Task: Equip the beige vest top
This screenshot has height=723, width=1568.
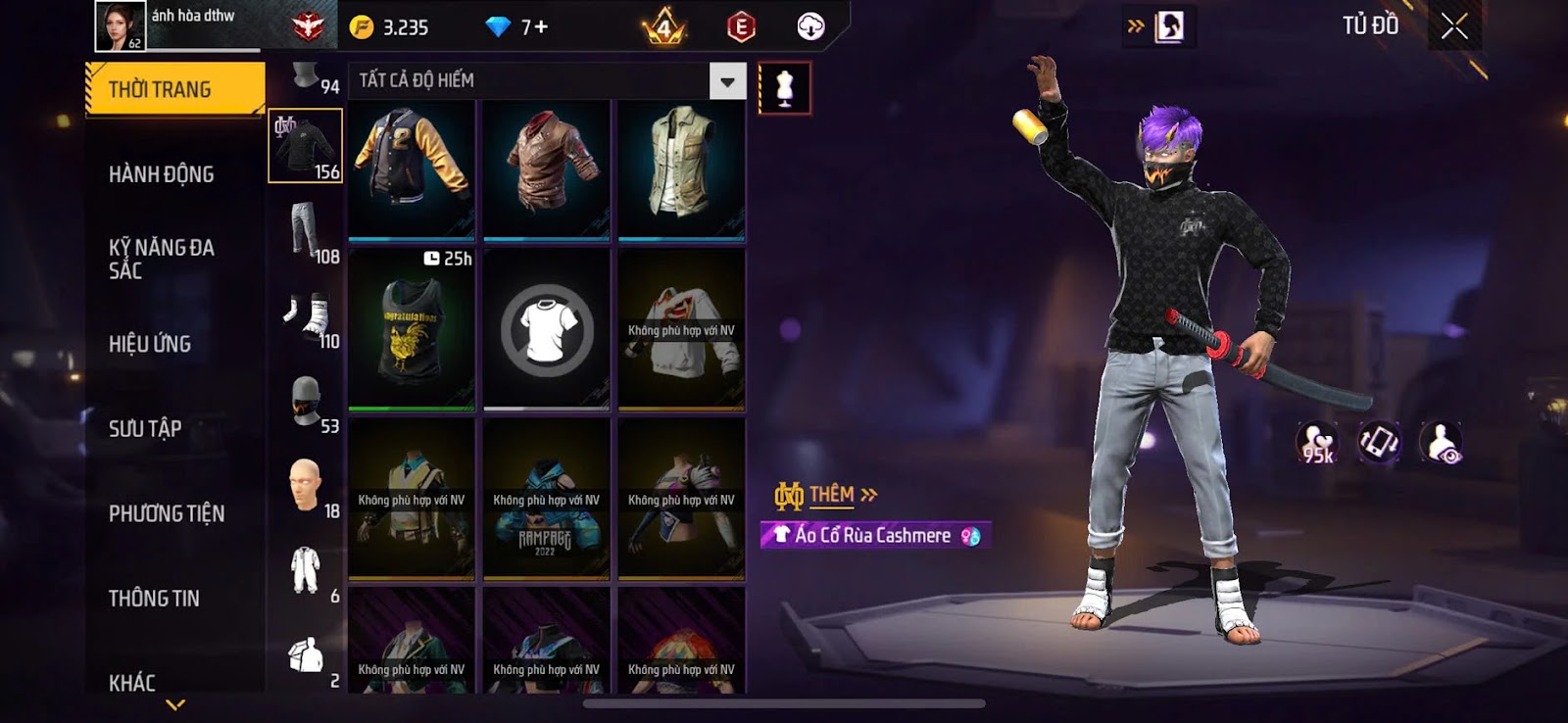Action: pyautogui.click(x=681, y=169)
